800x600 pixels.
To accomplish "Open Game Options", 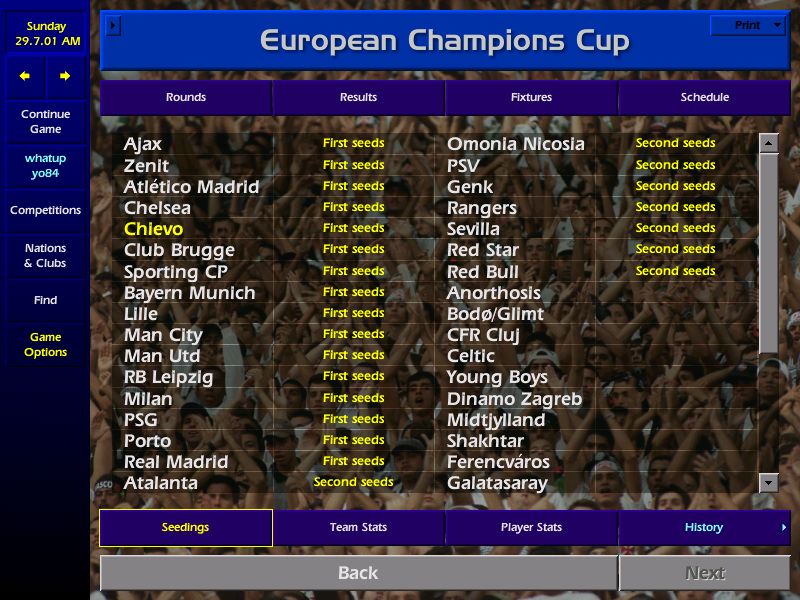I will [46, 344].
